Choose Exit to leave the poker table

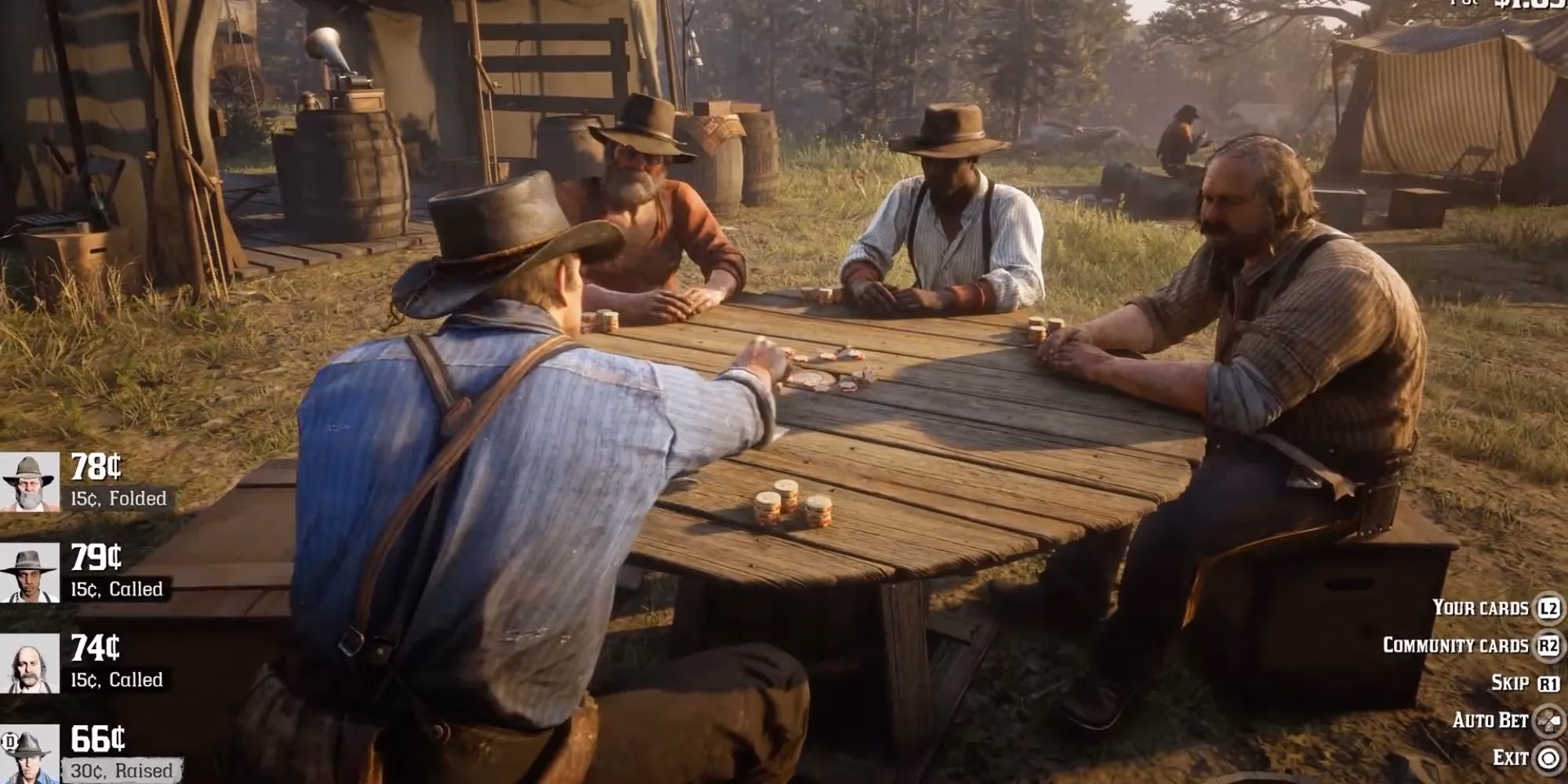tap(1509, 757)
